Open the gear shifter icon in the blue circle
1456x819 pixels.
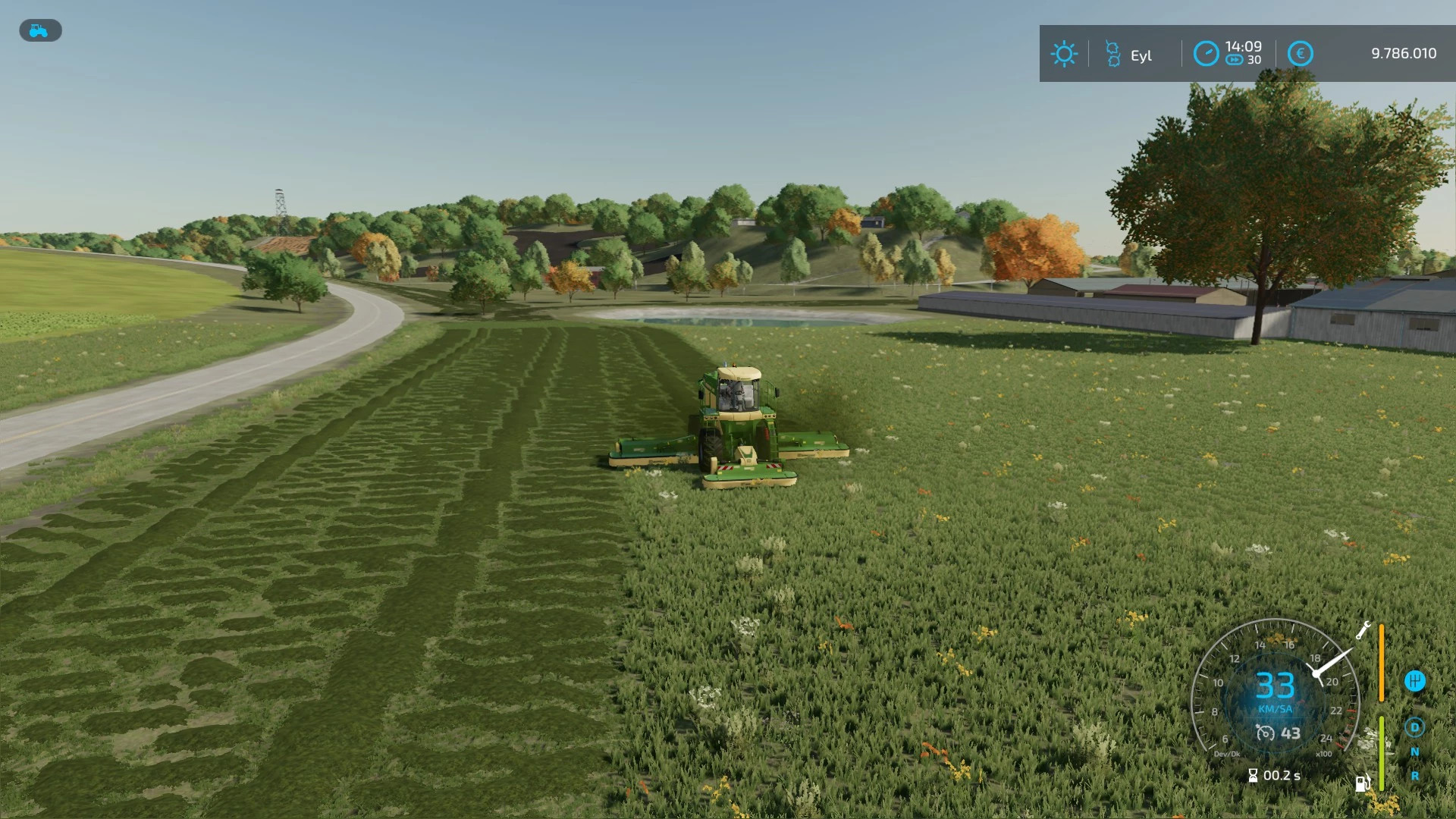coord(1415,680)
